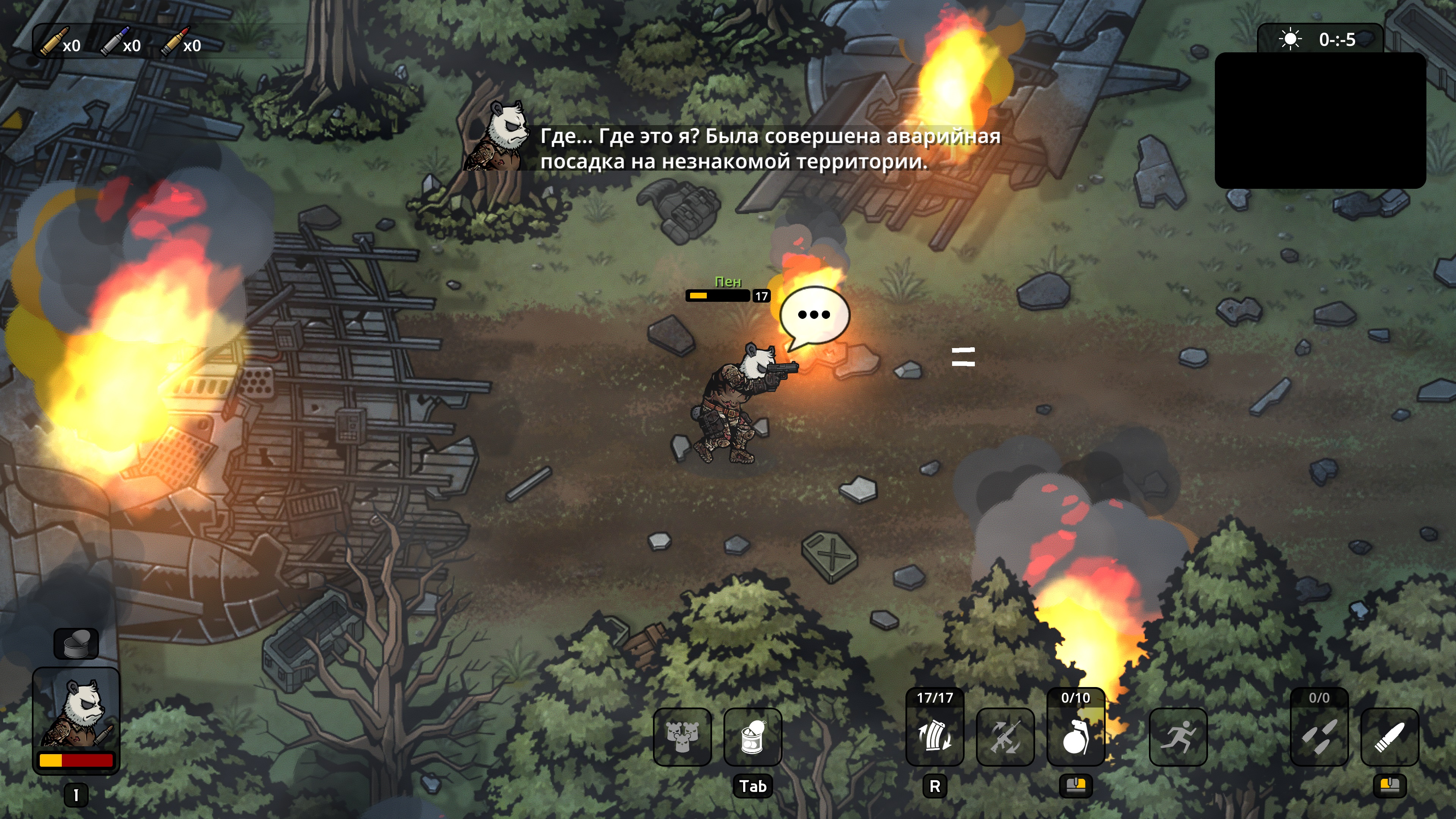Image resolution: width=1456 pixels, height=819 pixels.
Task: Throw a grenade with the grenade icon
Action: point(1076,737)
